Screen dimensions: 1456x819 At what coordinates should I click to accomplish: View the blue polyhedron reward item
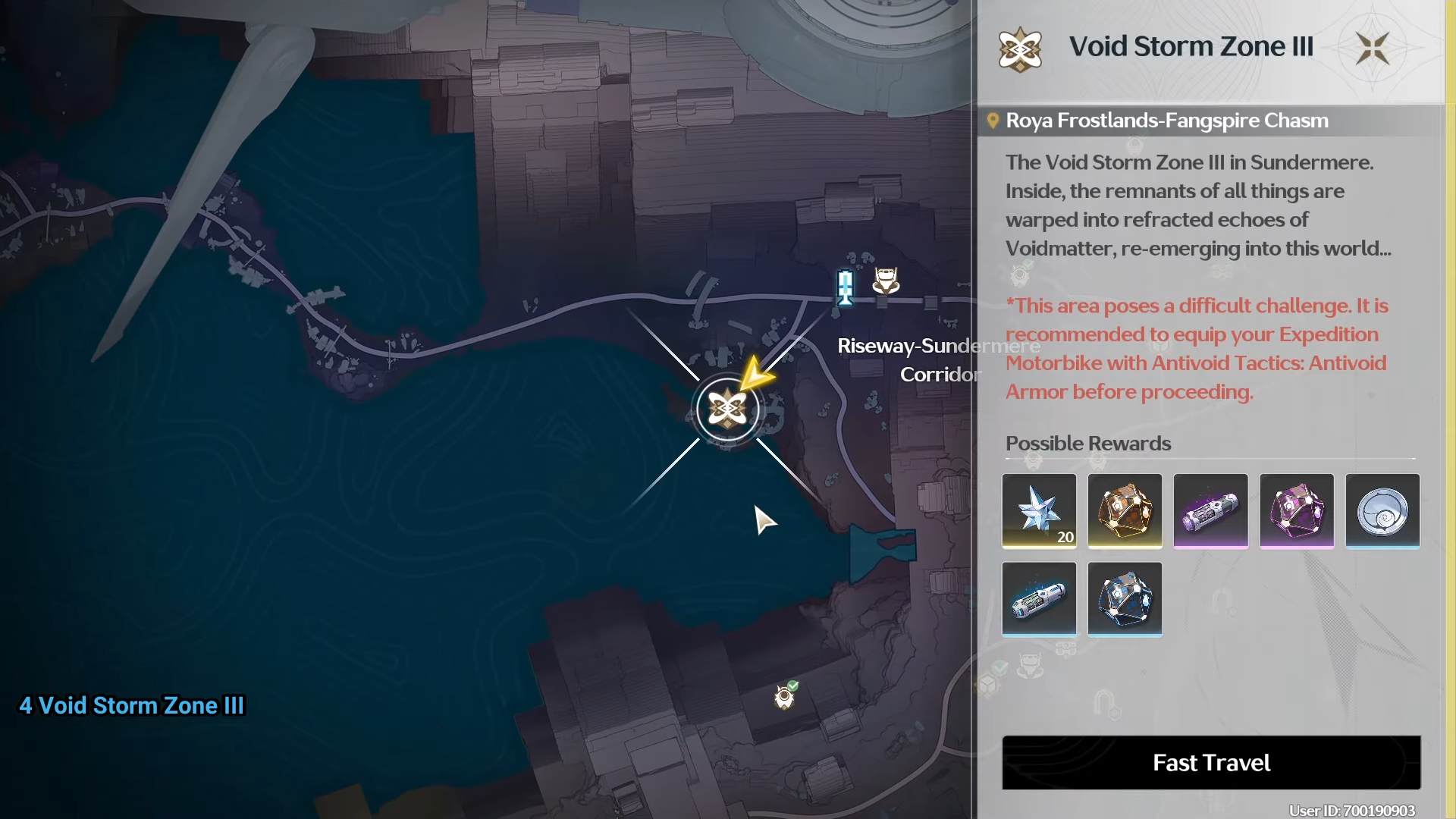coord(1125,598)
